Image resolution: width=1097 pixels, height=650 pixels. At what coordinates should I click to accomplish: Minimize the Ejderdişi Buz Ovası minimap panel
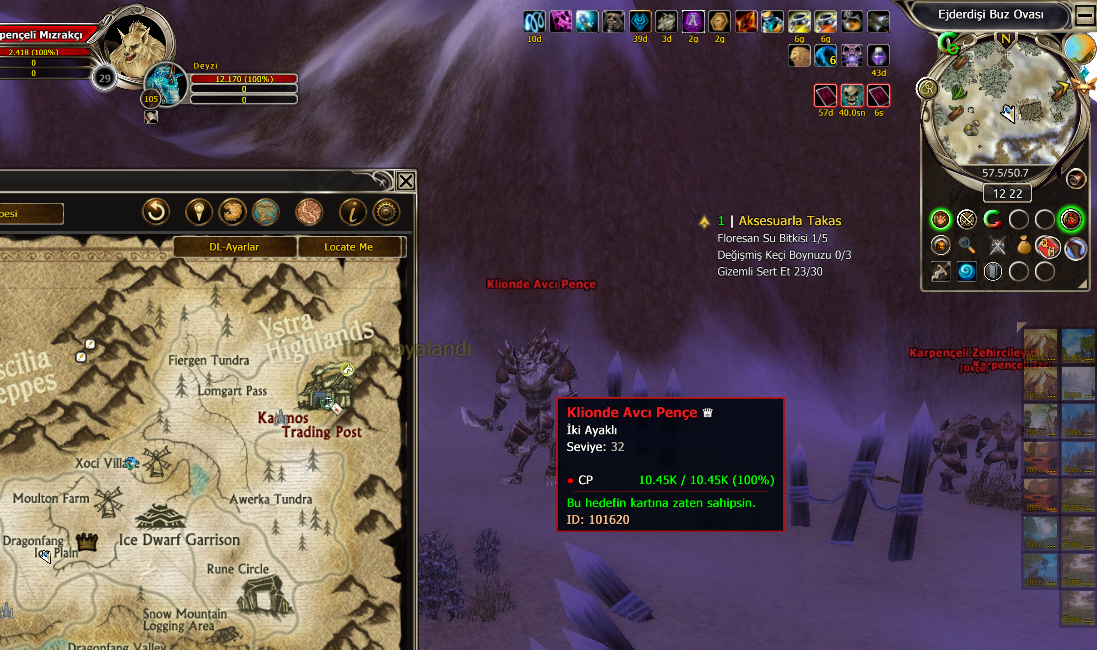(x=1085, y=15)
